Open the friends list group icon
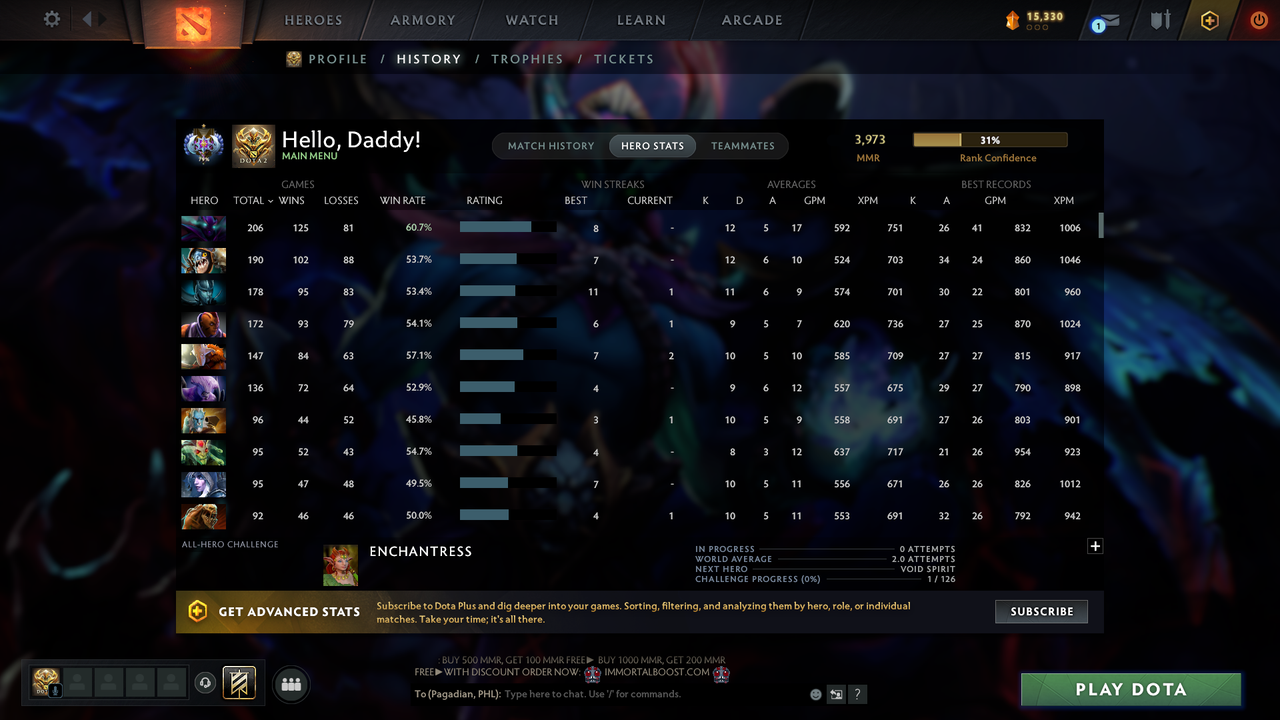 (290, 684)
